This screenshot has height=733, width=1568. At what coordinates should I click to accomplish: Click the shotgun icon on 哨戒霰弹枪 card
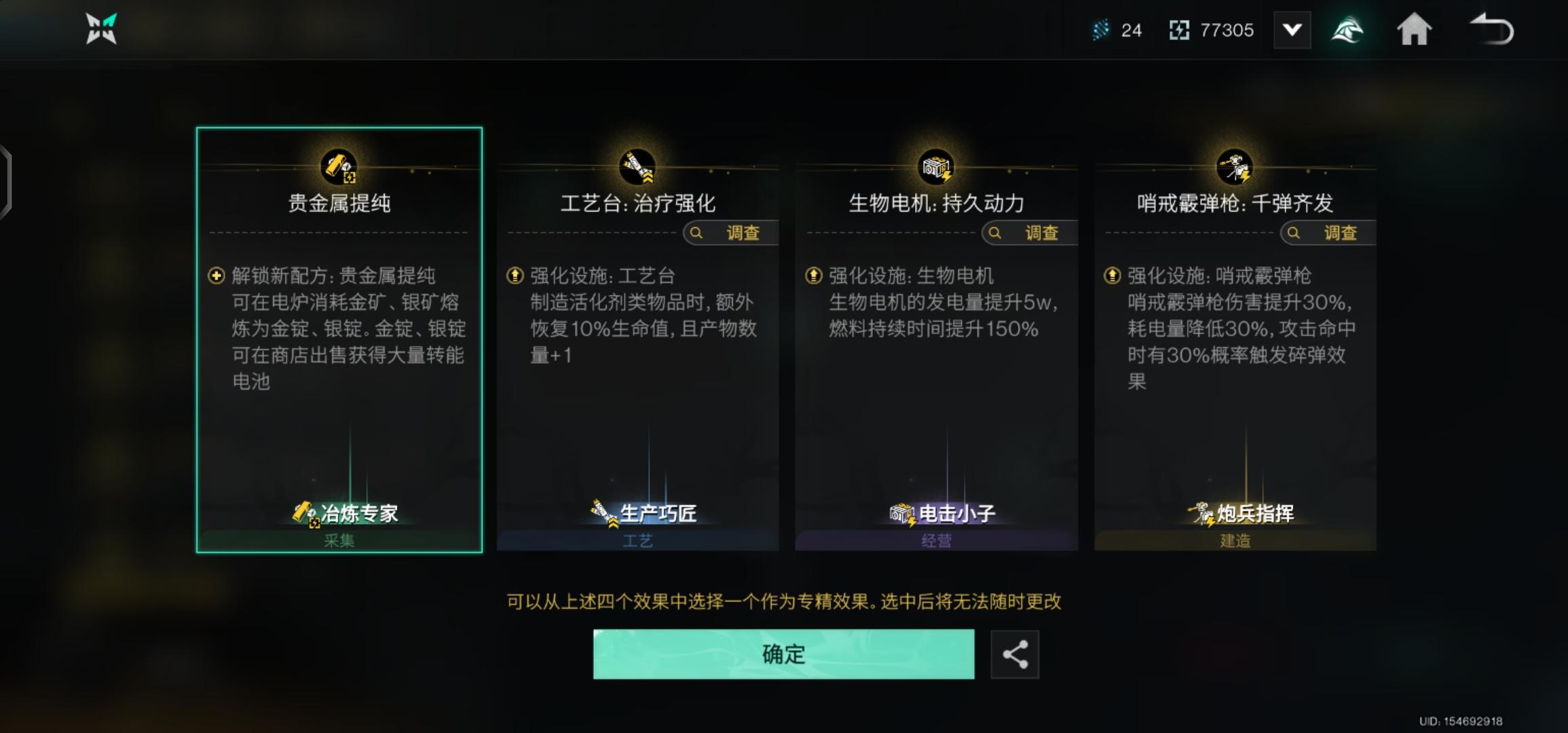coord(1235,165)
